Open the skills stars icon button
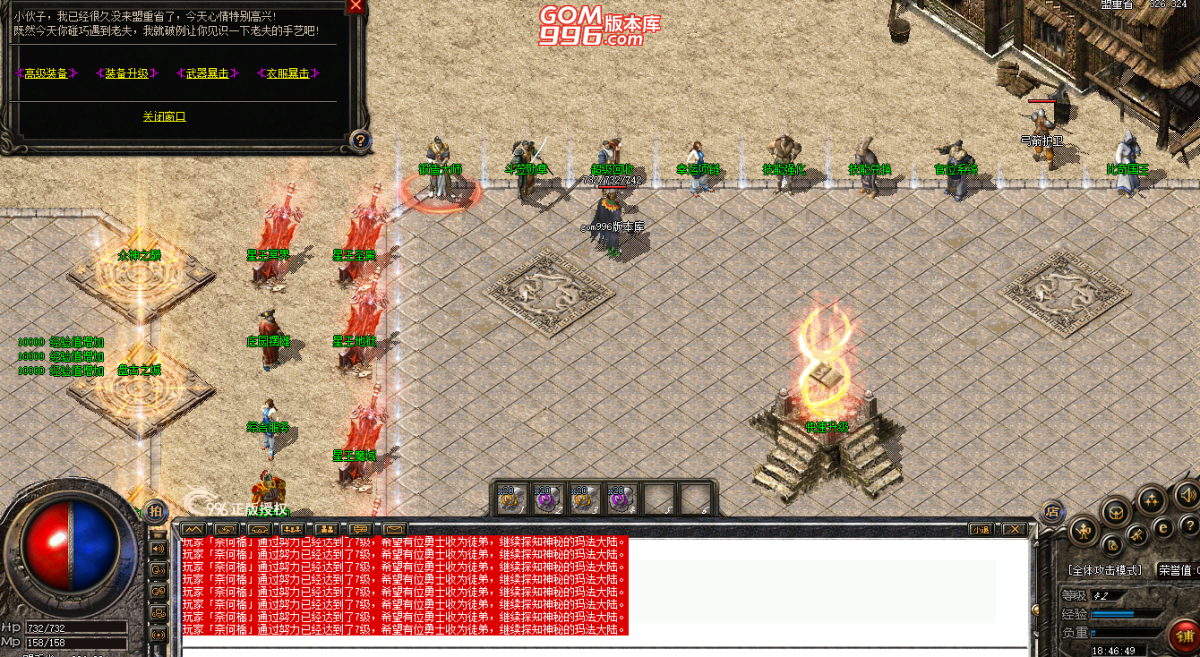Viewport: 1200px width, 657px height. pos(1150,500)
